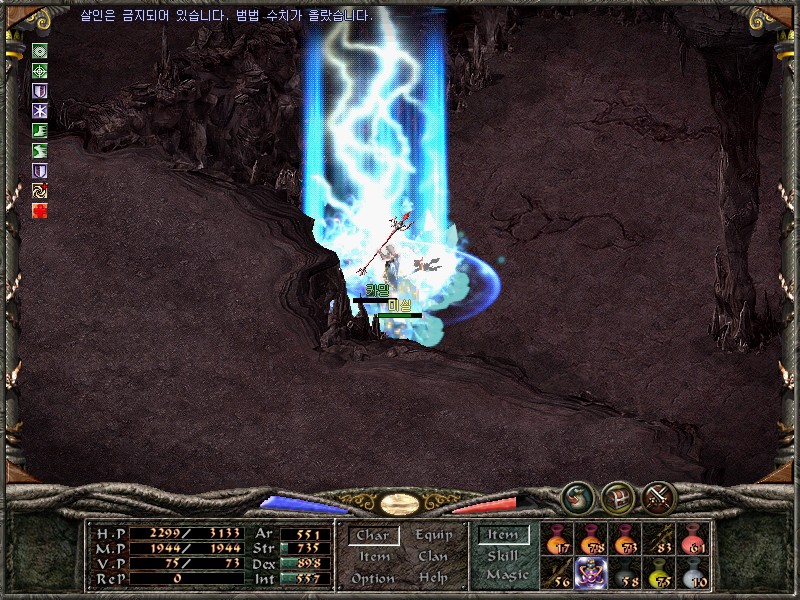800x600 pixels.
Task: Click the round green serpent button
Action: pos(577,497)
